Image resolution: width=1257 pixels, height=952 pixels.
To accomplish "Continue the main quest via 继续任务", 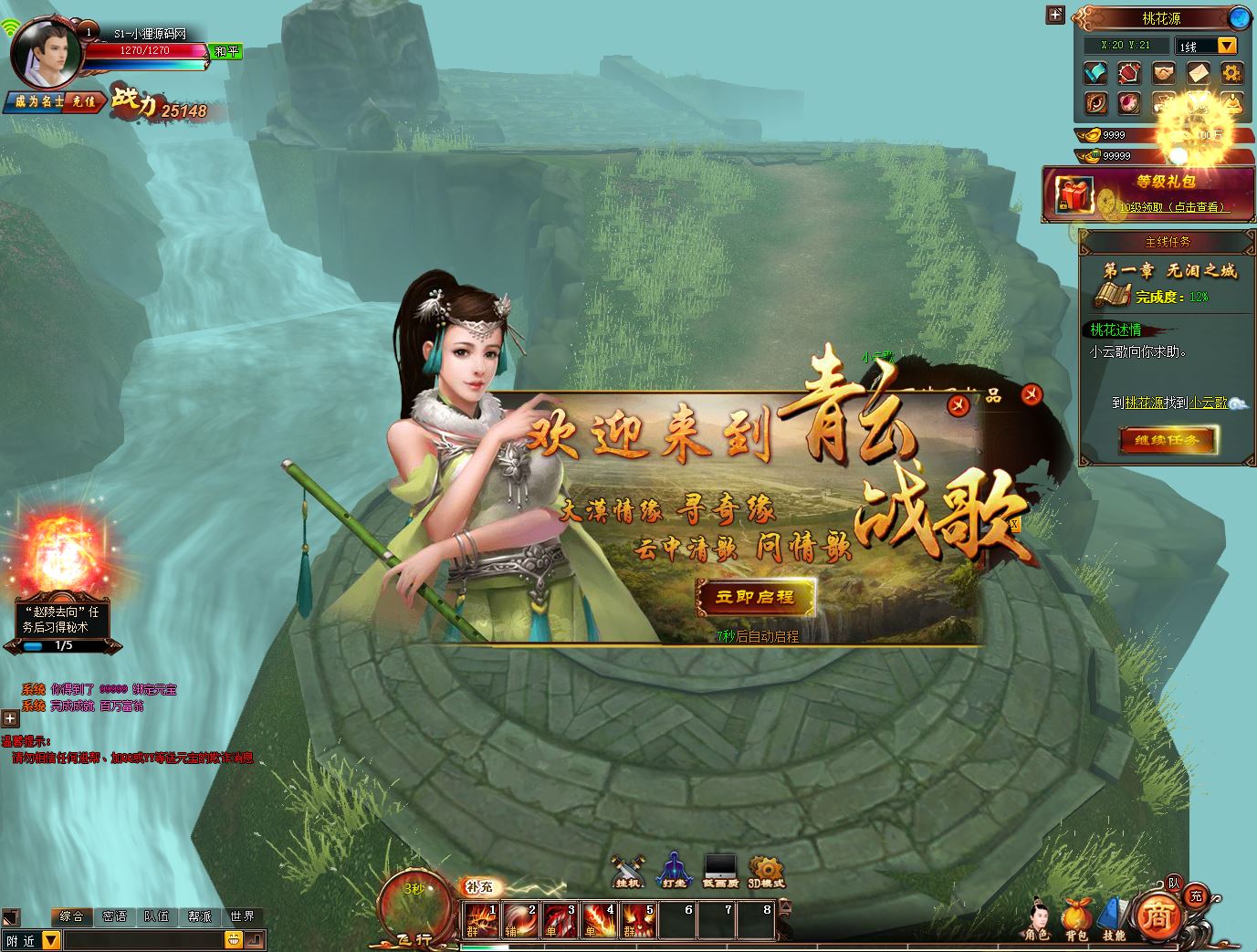I will [1166, 440].
